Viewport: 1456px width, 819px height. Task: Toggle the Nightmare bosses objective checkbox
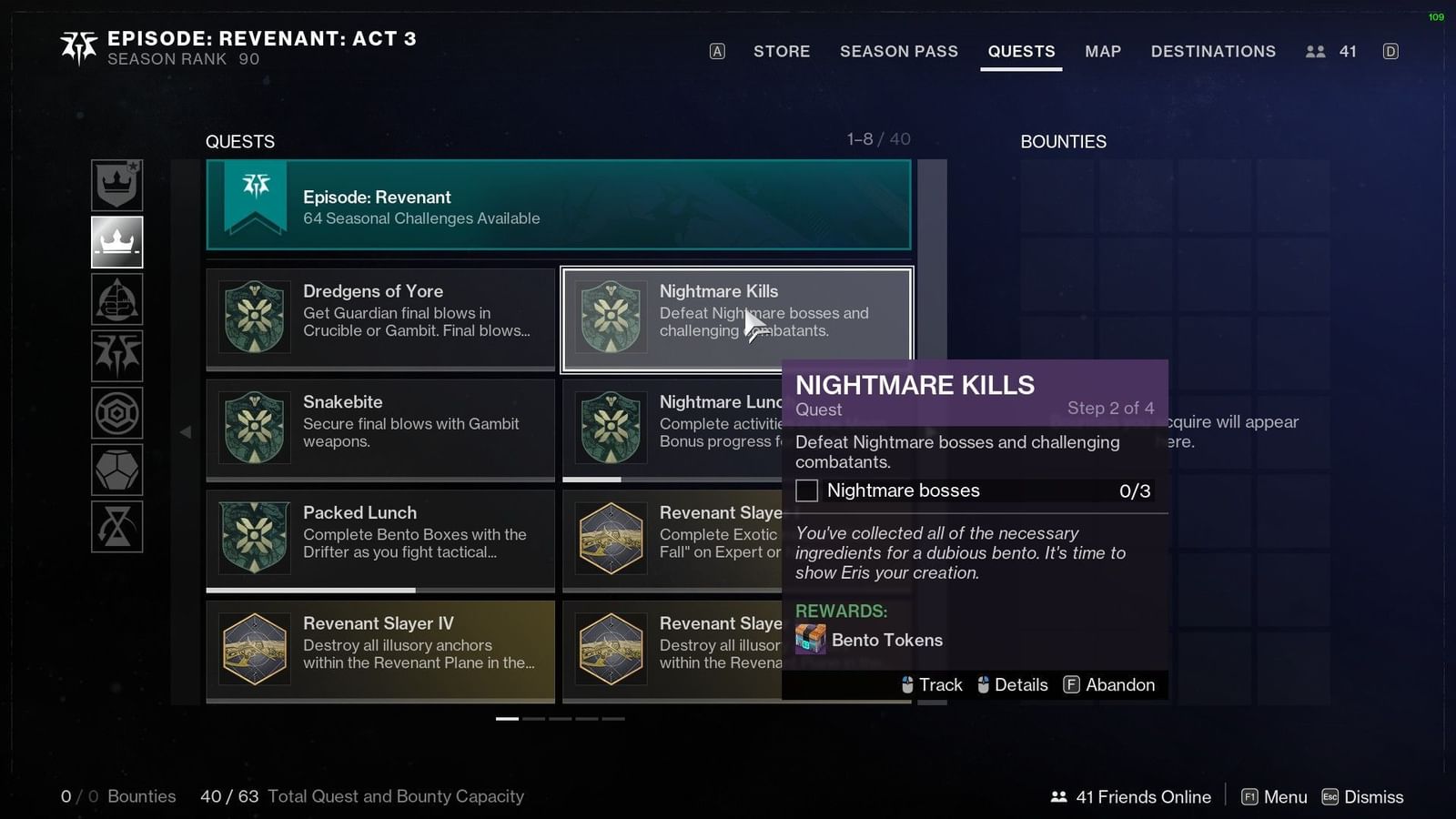pyautogui.click(x=806, y=490)
